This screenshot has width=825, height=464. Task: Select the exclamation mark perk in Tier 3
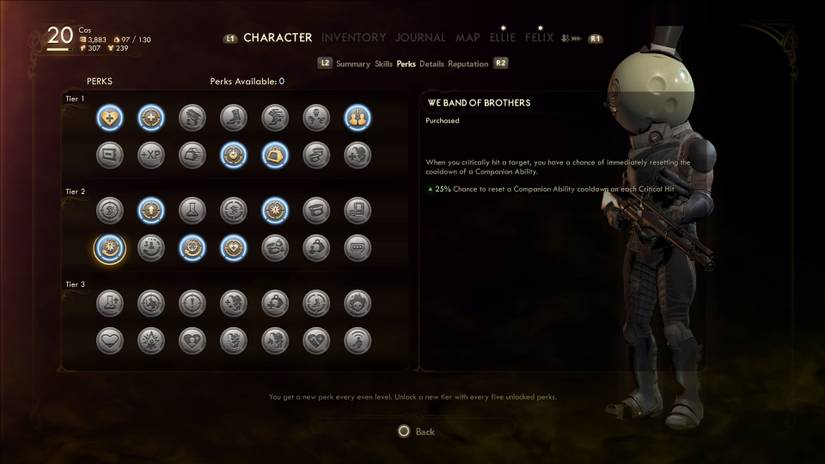click(x=192, y=303)
